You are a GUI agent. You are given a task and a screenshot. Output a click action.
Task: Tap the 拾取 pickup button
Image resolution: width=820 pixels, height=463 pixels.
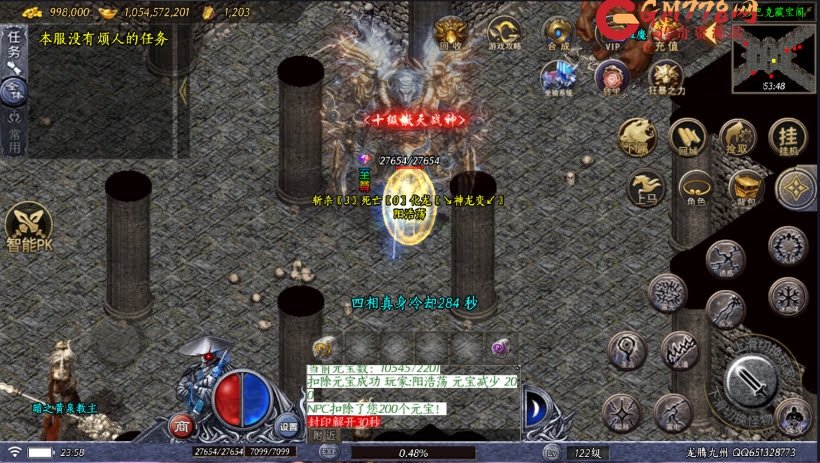point(737,137)
